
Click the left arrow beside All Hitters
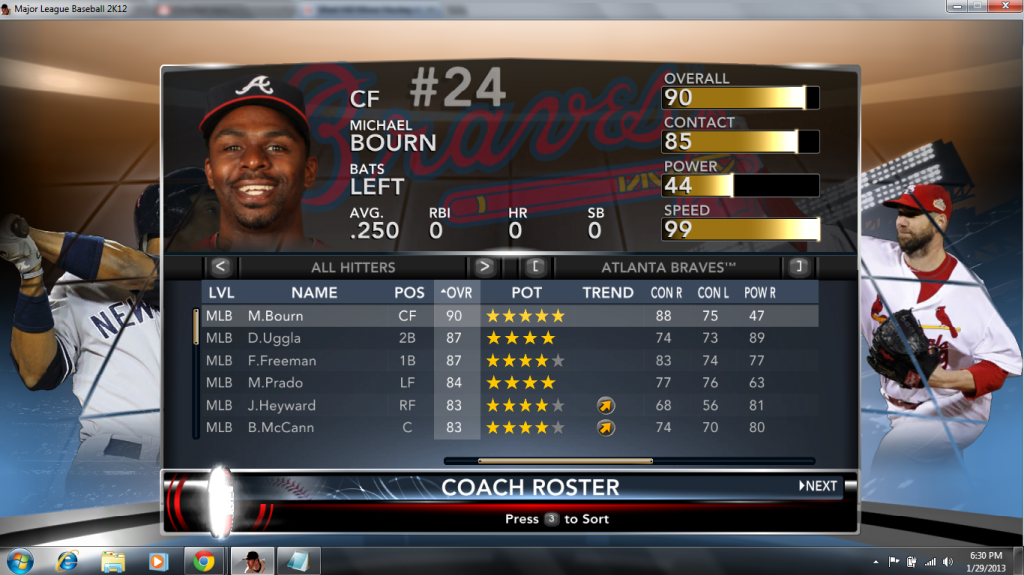click(x=221, y=267)
